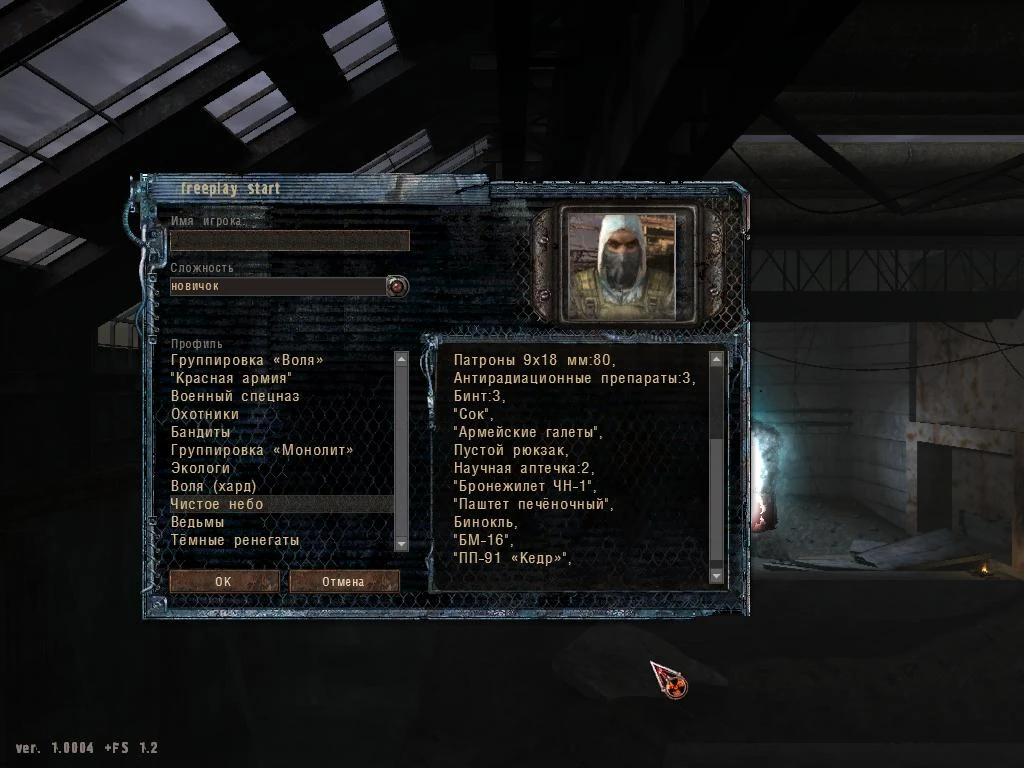Click the profile list's scroll-up arrow
The image size is (1024, 768).
[x=401, y=358]
